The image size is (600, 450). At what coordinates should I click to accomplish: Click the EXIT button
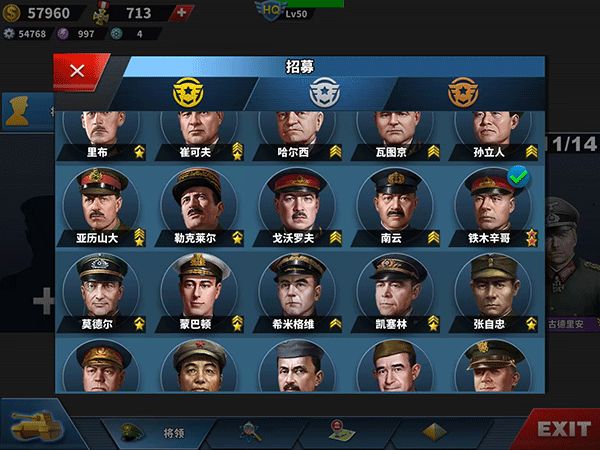pos(563,429)
